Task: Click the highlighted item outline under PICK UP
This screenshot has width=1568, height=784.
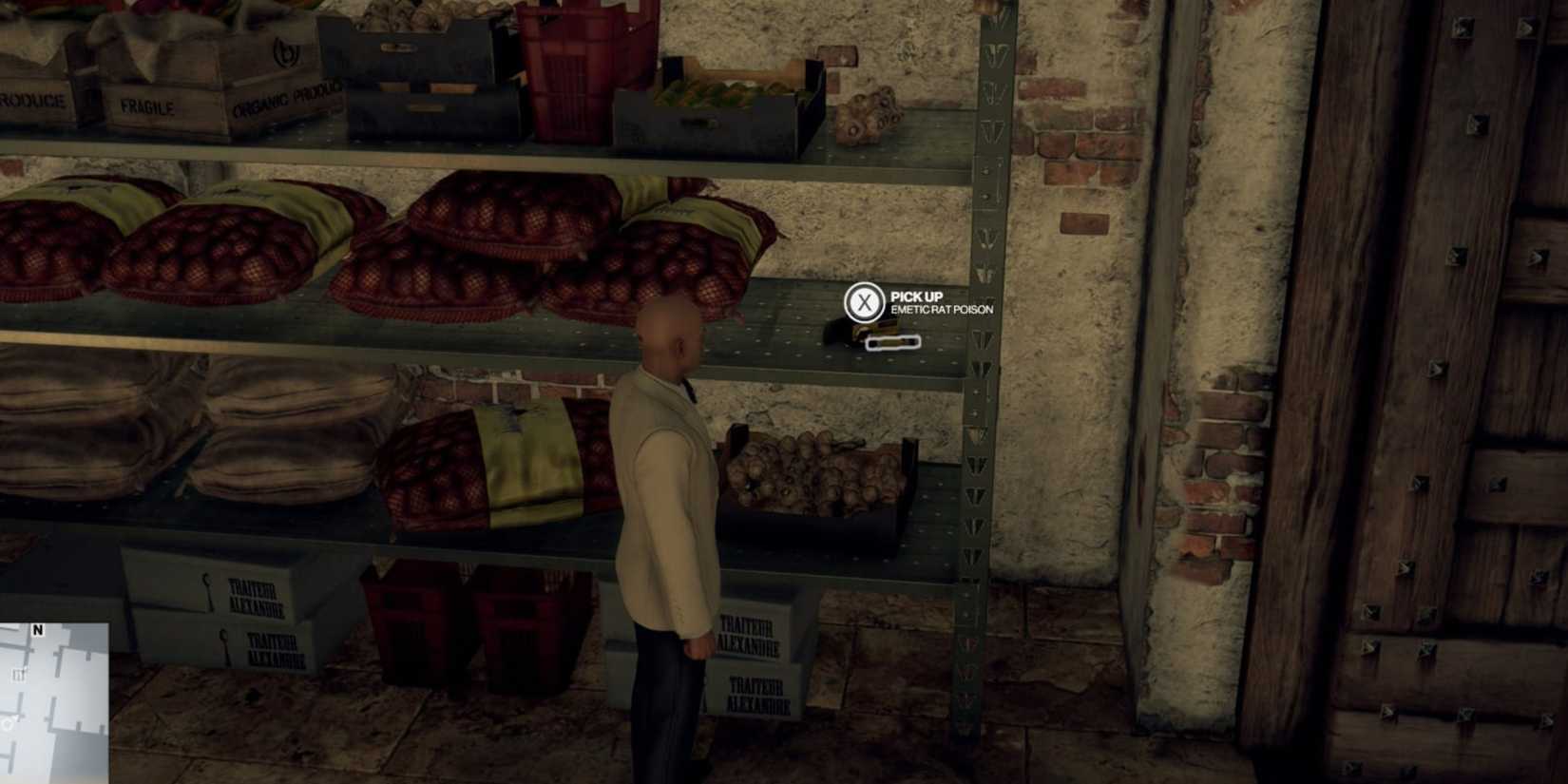Action: point(891,344)
